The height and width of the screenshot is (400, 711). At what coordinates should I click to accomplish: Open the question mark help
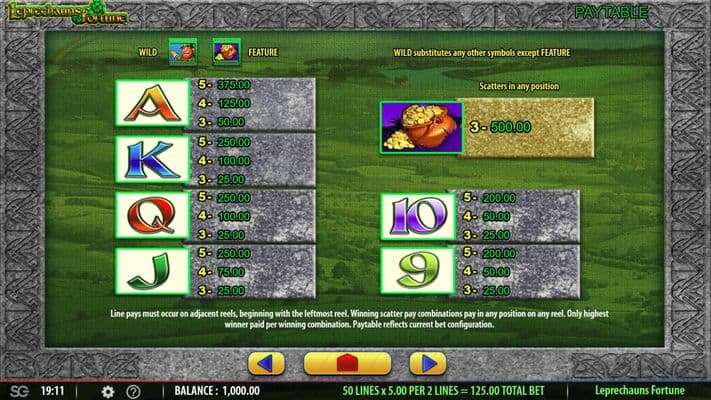[133, 391]
